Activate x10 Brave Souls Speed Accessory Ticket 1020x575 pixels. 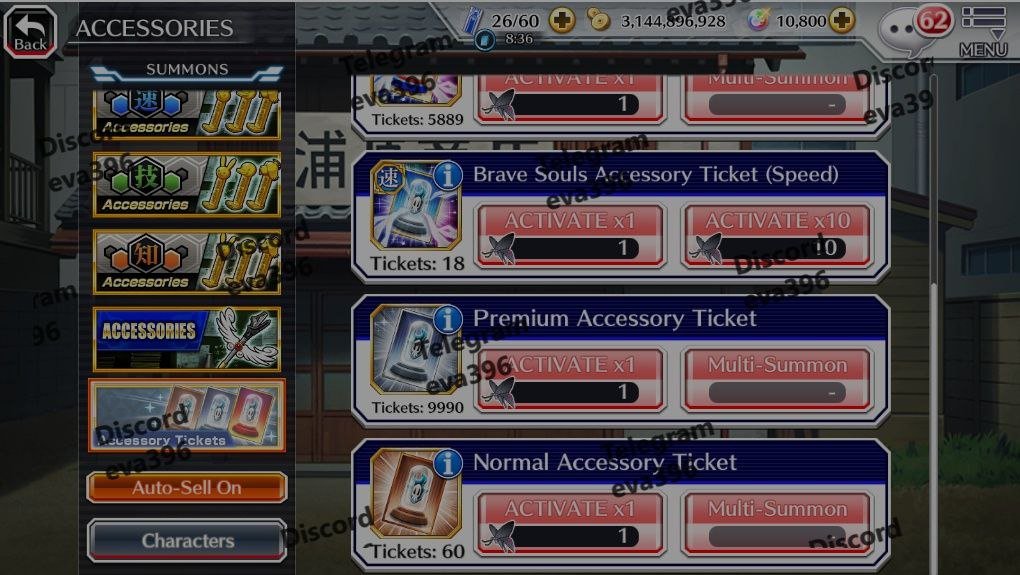pyautogui.click(x=777, y=236)
